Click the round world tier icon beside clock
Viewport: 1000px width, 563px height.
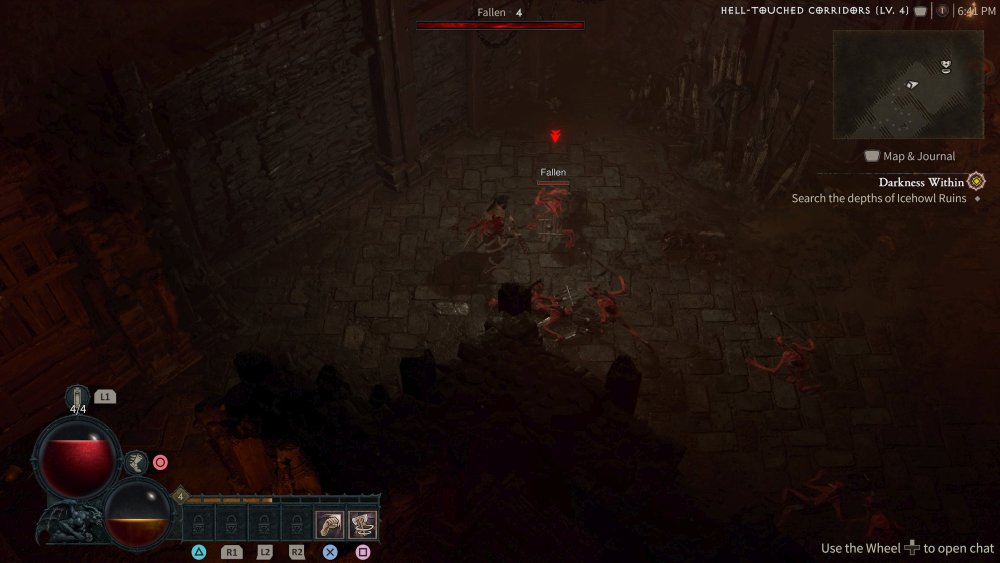point(942,11)
